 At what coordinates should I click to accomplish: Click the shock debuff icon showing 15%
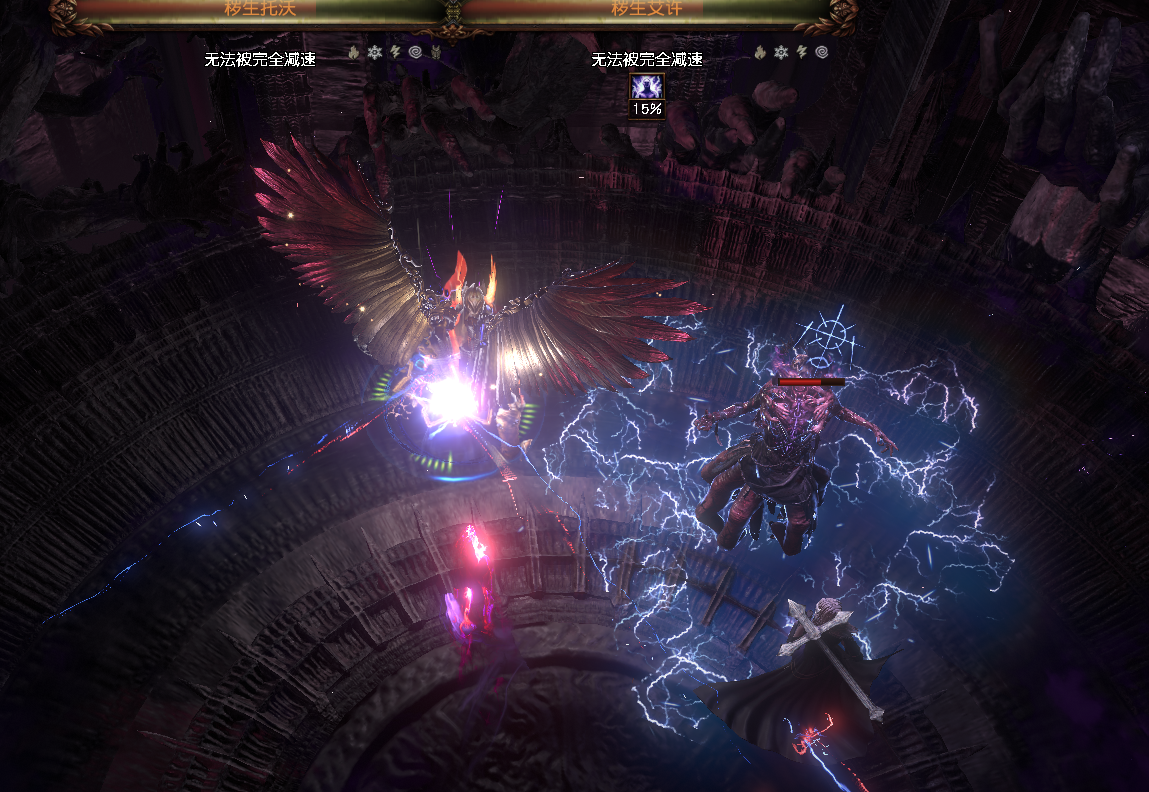click(647, 87)
